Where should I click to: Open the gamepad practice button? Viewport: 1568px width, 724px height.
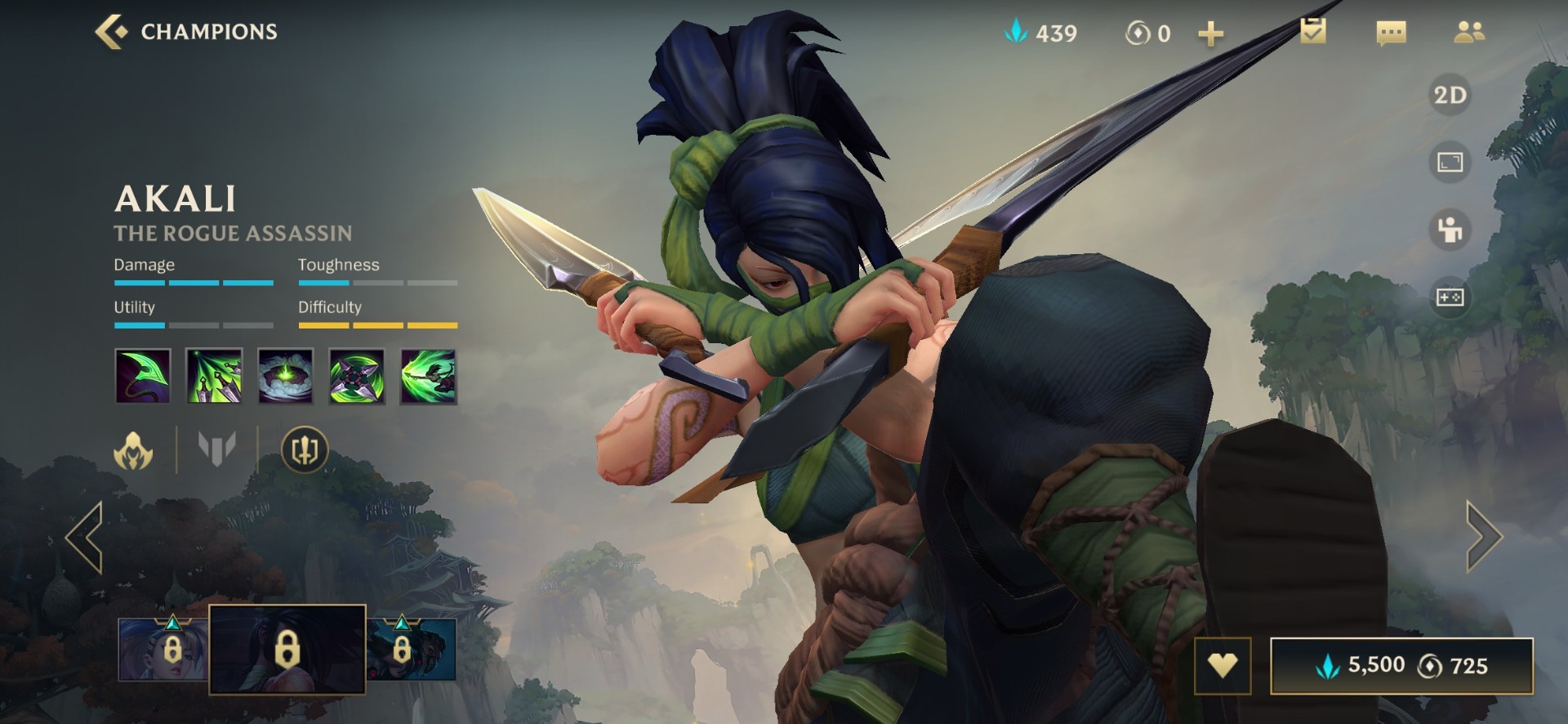[x=1450, y=297]
